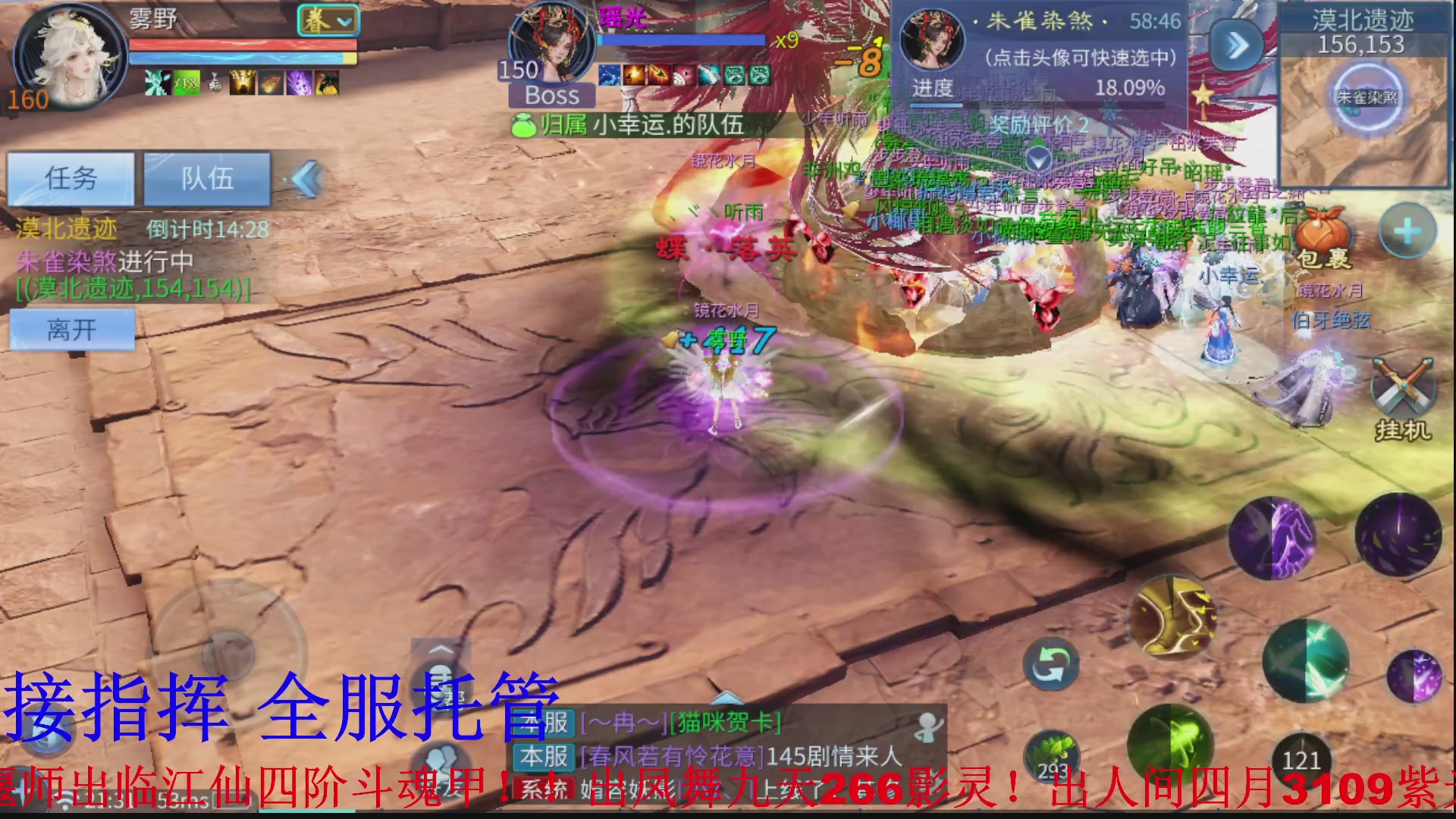Click the skill-set switch arrows icon
The width and height of the screenshot is (1456, 819).
tap(1050, 665)
